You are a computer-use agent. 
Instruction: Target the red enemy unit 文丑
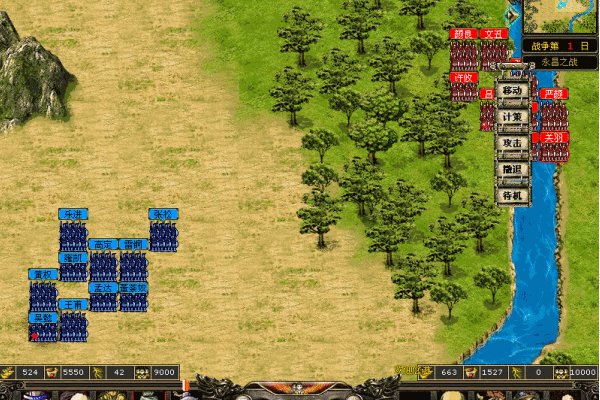494,52
